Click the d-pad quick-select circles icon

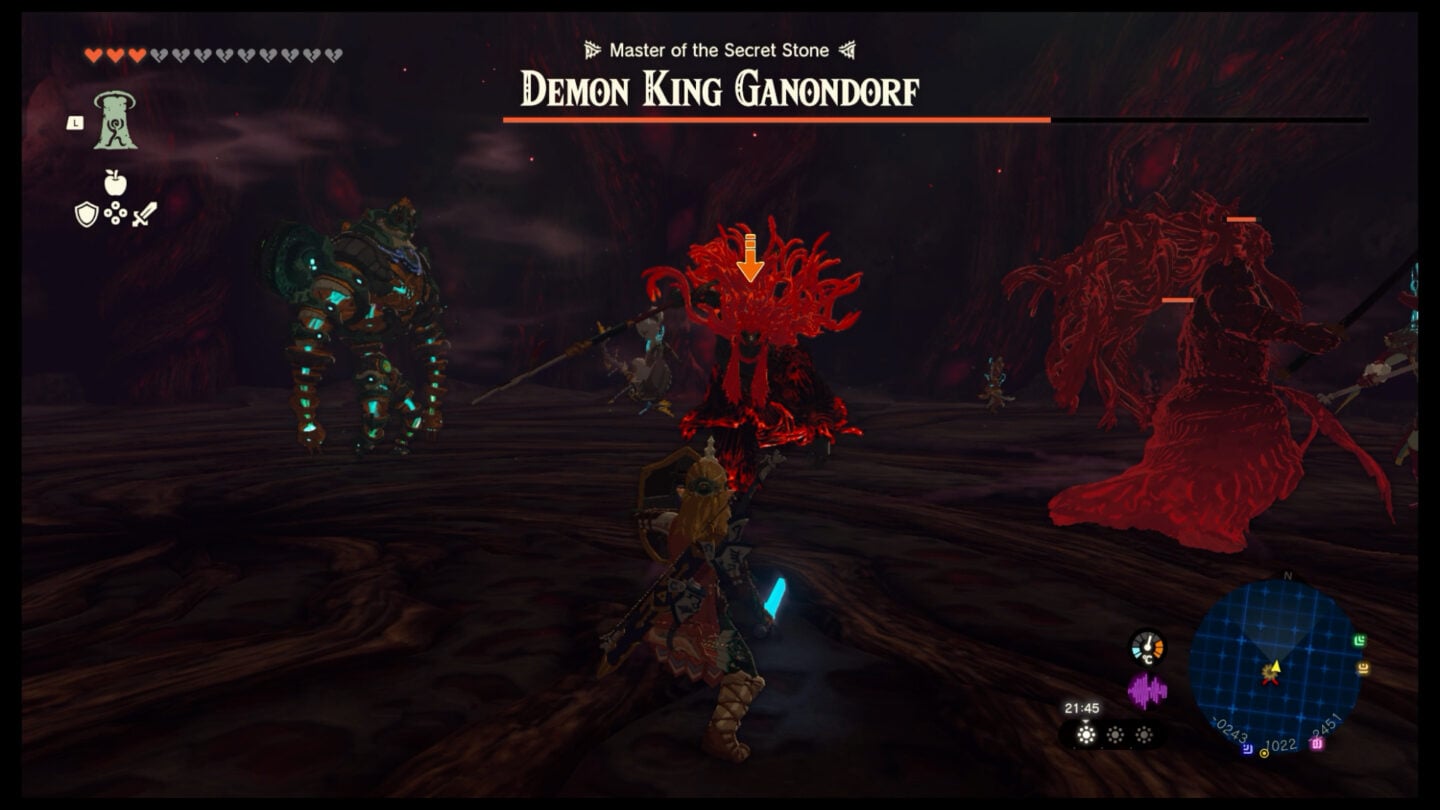(115, 212)
